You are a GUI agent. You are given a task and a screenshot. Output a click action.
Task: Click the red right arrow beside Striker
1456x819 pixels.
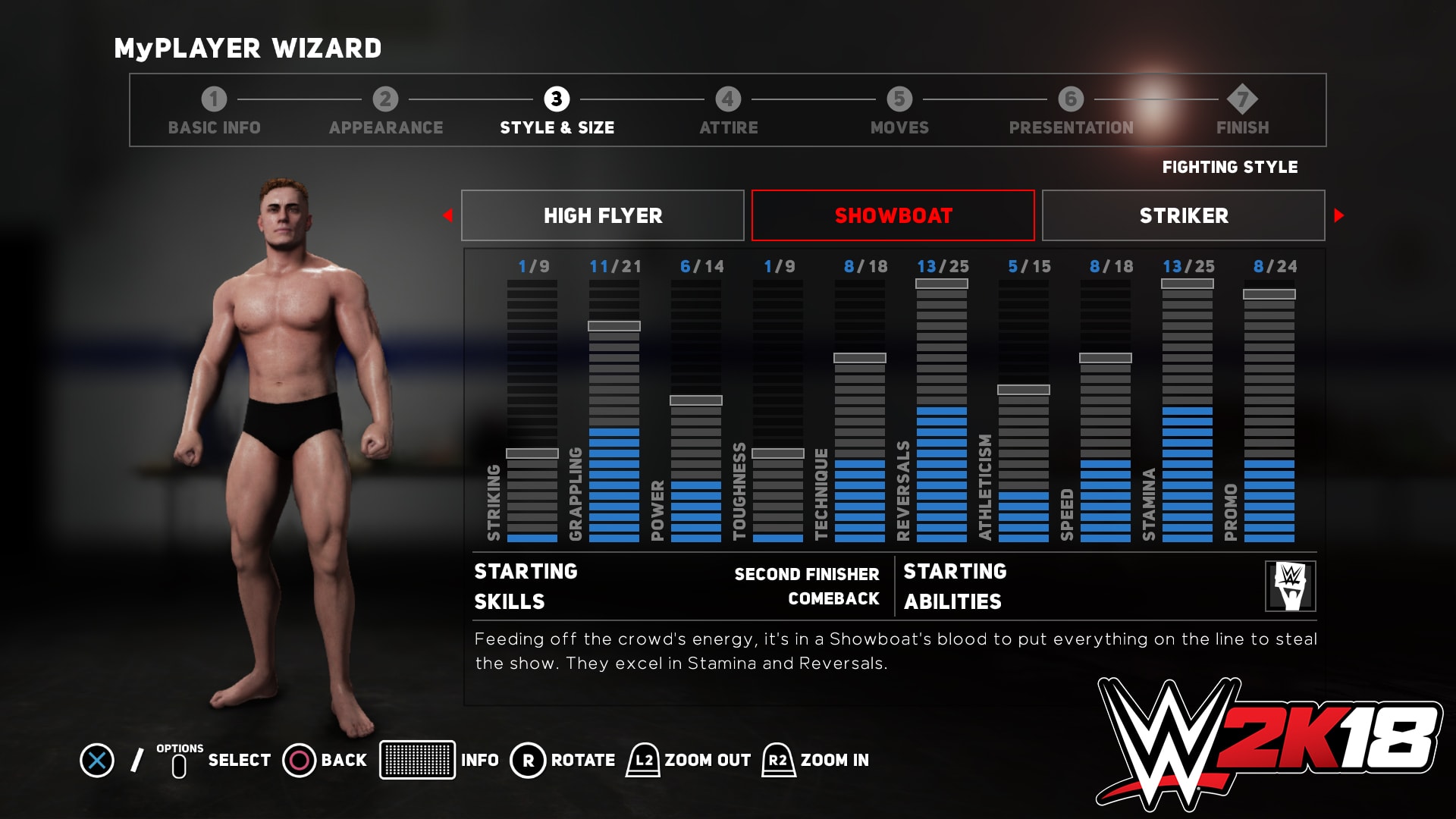point(1338,215)
